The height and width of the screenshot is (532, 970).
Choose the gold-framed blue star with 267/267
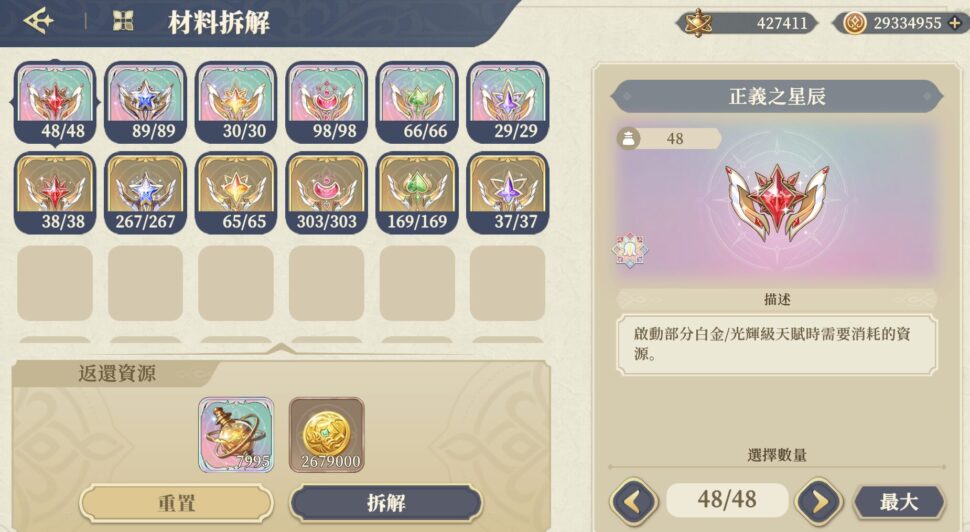tap(146, 192)
